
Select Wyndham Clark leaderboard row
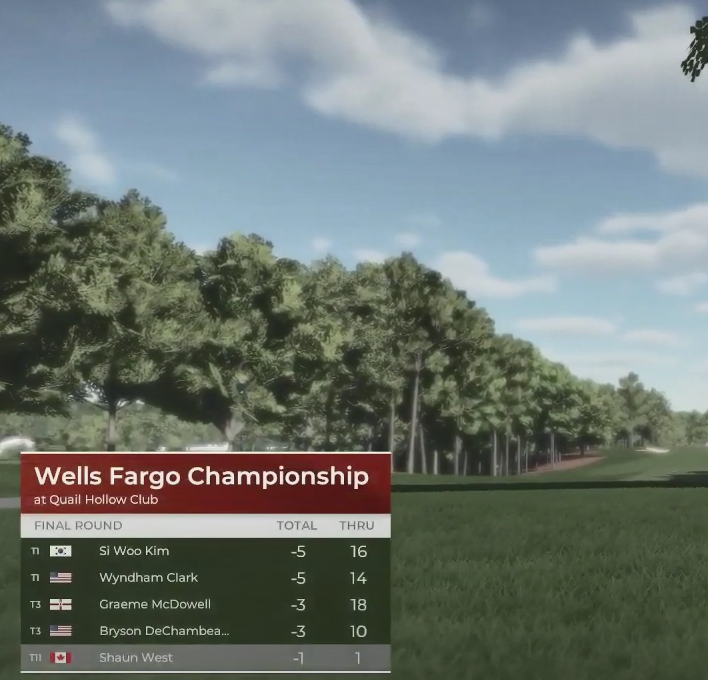(205, 578)
